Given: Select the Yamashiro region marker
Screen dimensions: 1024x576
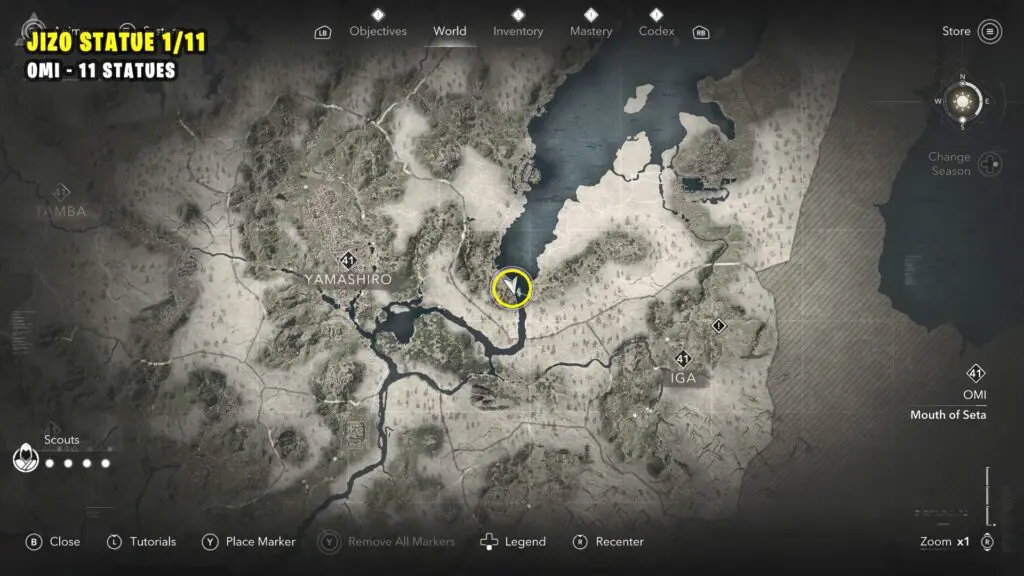Looking at the screenshot, I should (x=348, y=261).
